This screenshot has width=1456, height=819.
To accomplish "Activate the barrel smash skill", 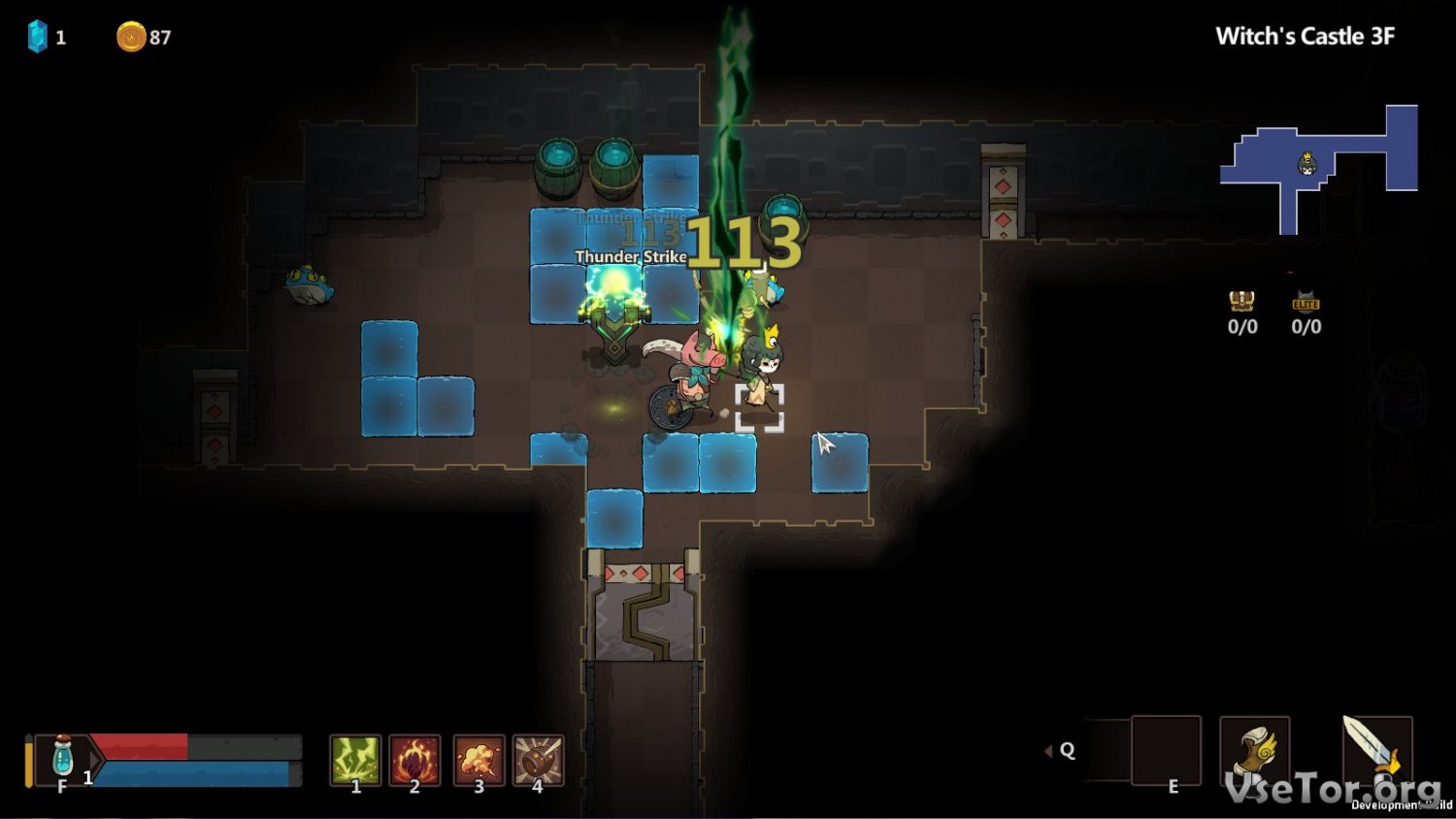I will (x=539, y=759).
